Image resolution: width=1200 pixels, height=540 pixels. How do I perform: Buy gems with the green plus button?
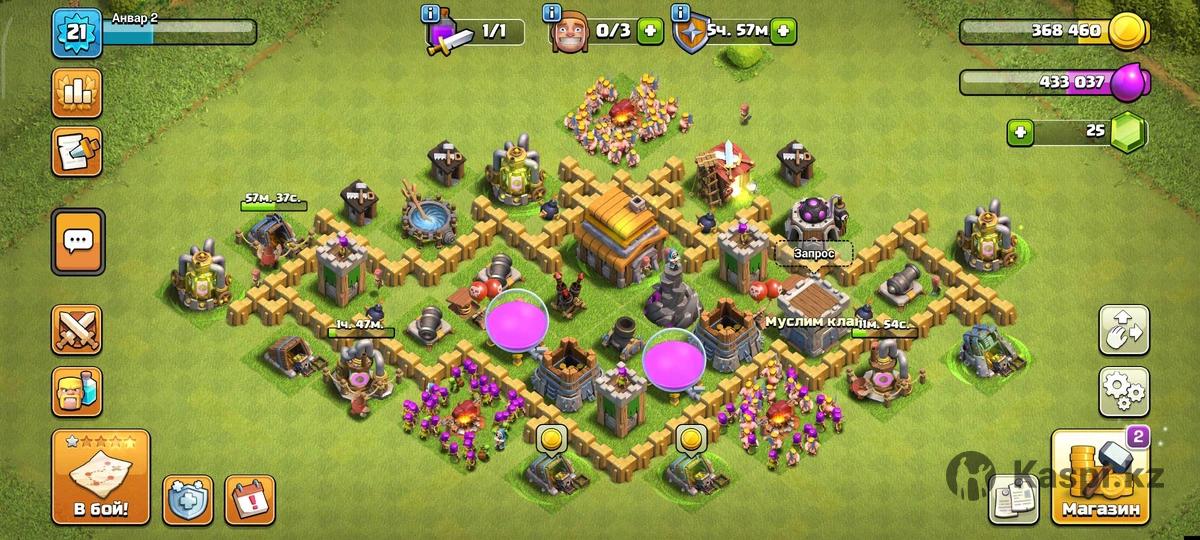click(x=1020, y=131)
